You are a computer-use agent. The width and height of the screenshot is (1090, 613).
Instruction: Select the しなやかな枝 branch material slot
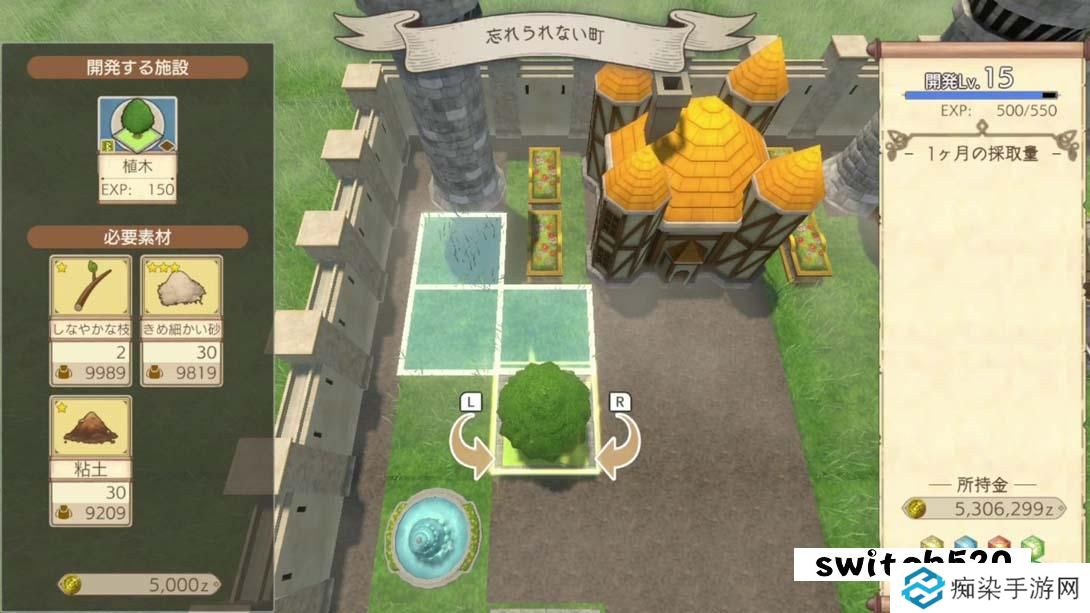click(91, 320)
